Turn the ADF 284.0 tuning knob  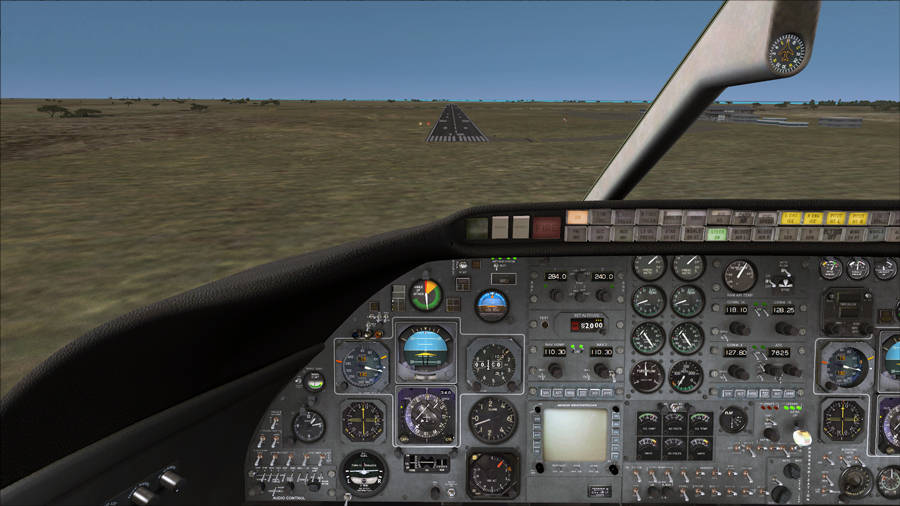click(x=556, y=295)
